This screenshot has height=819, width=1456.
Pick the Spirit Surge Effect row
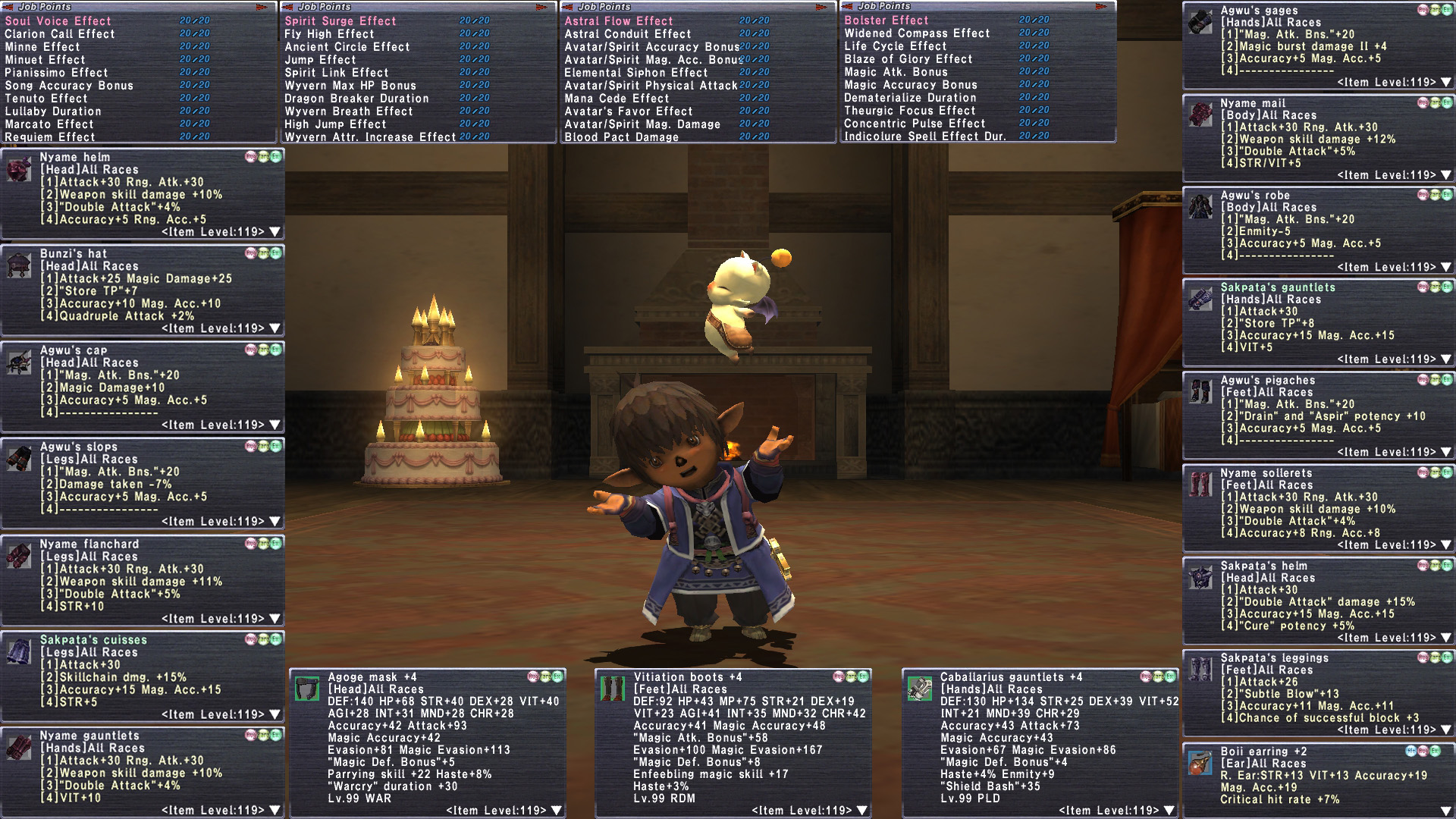[340, 21]
